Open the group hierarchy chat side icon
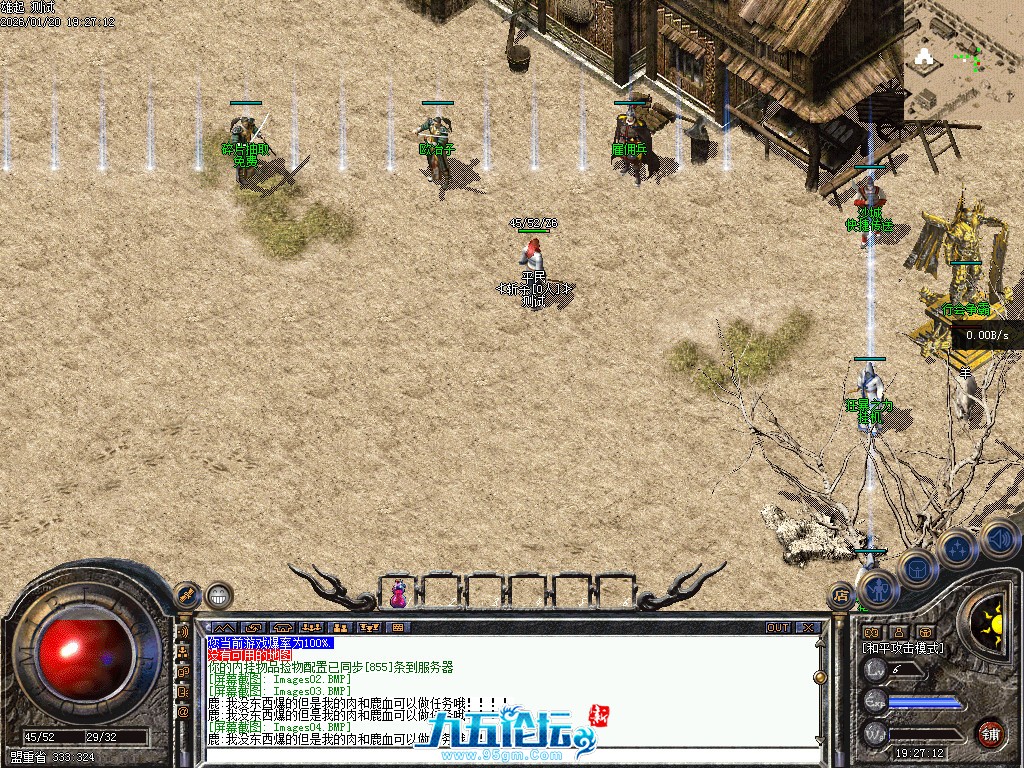Image resolution: width=1024 pixels, height=768 pixels. click(183, 651)
